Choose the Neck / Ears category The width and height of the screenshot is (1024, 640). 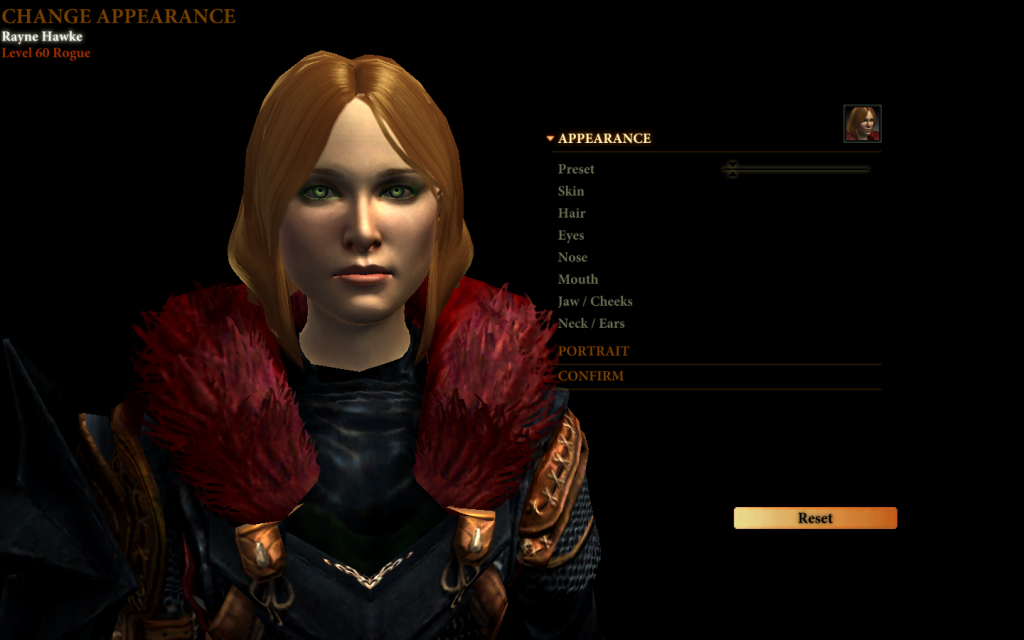point(591,323)
